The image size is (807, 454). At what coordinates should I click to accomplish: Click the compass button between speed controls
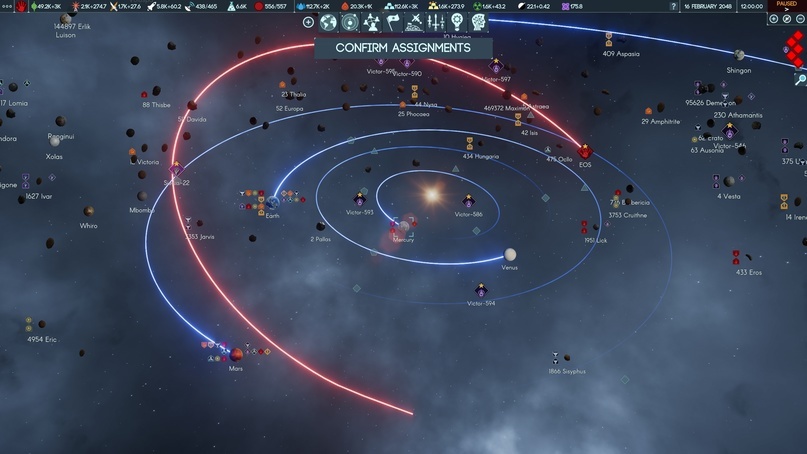786,19
